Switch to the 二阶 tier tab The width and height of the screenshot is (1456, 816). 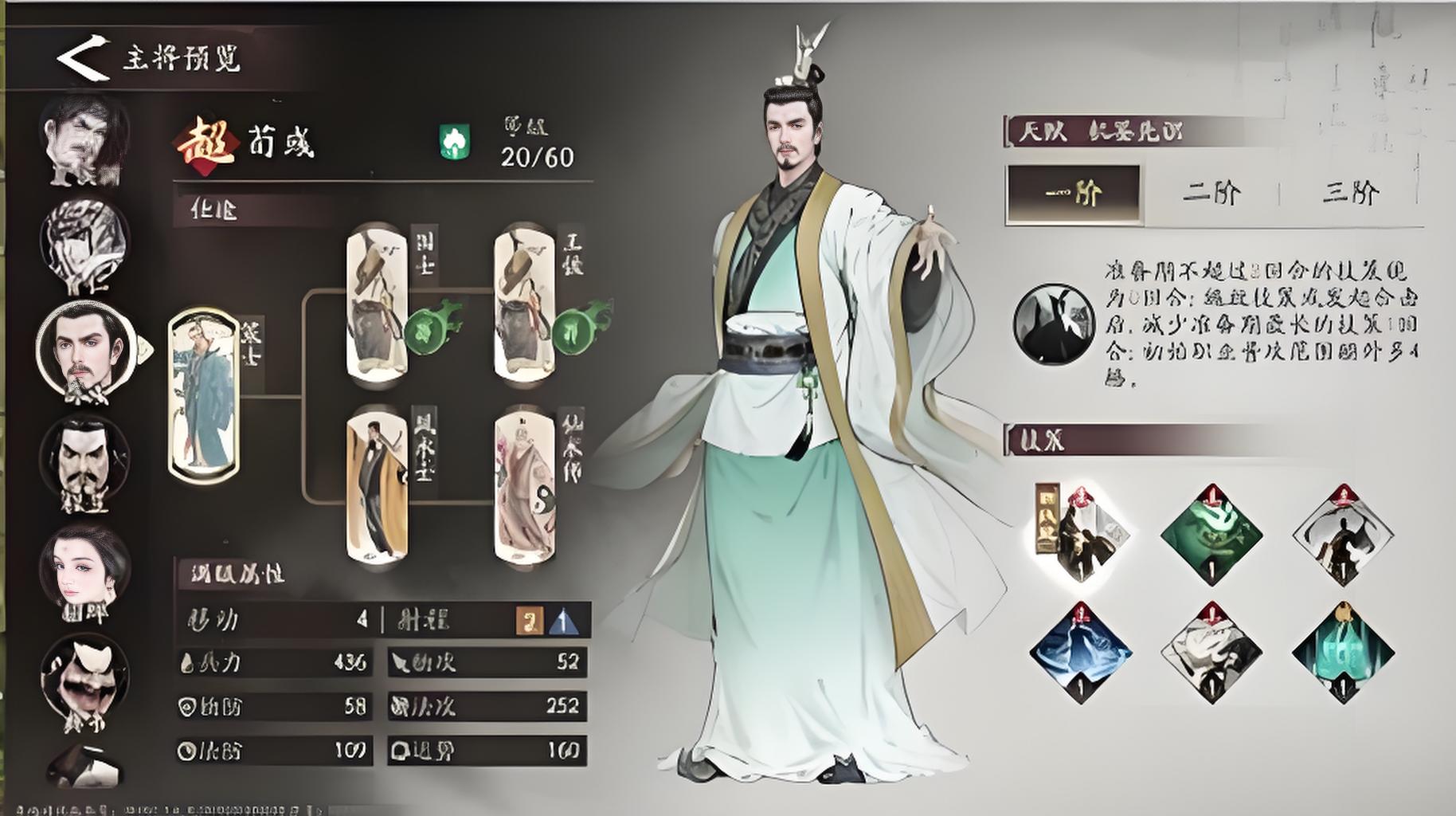1211,193
